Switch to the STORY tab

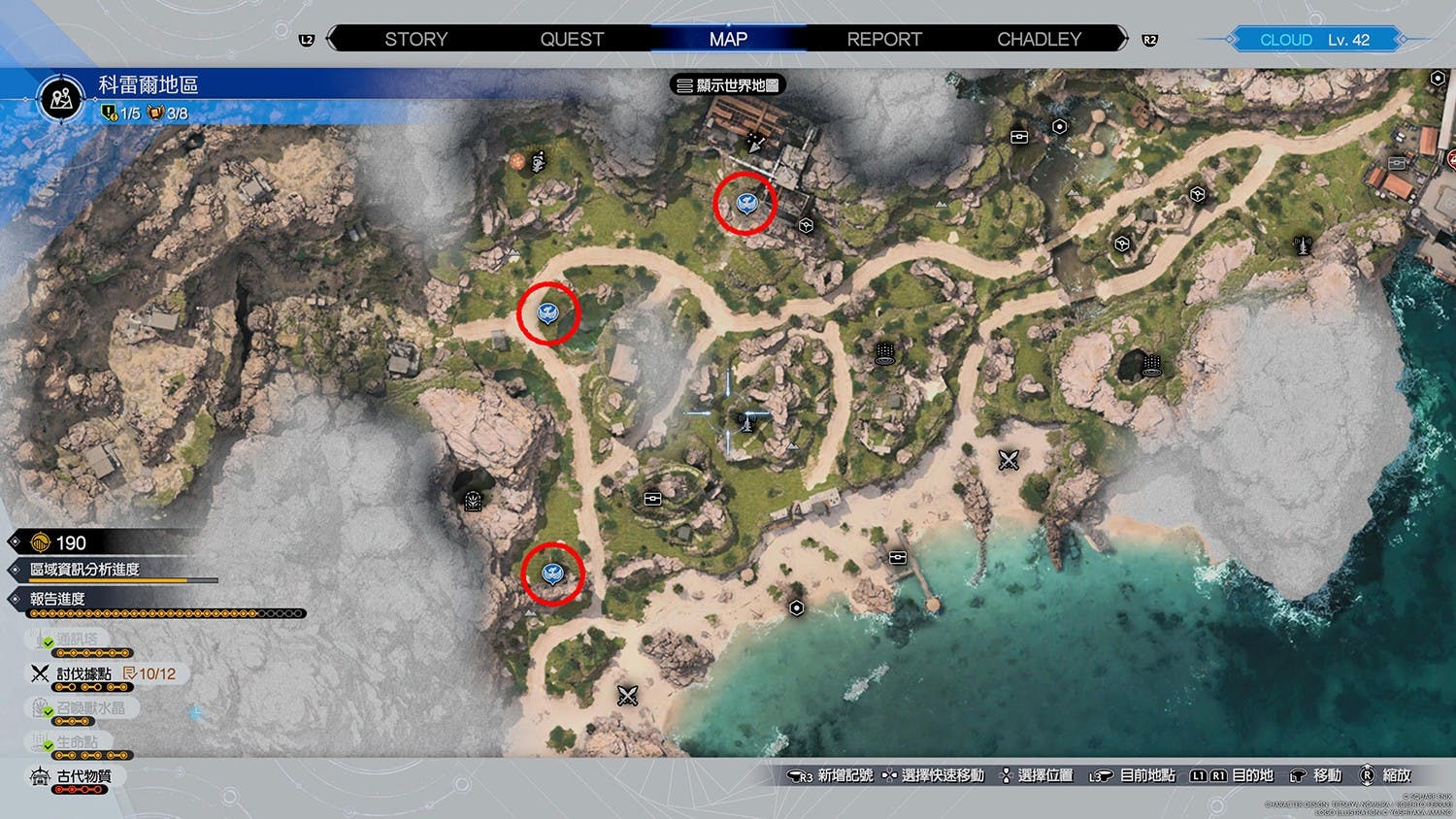[x=415, y=39]
